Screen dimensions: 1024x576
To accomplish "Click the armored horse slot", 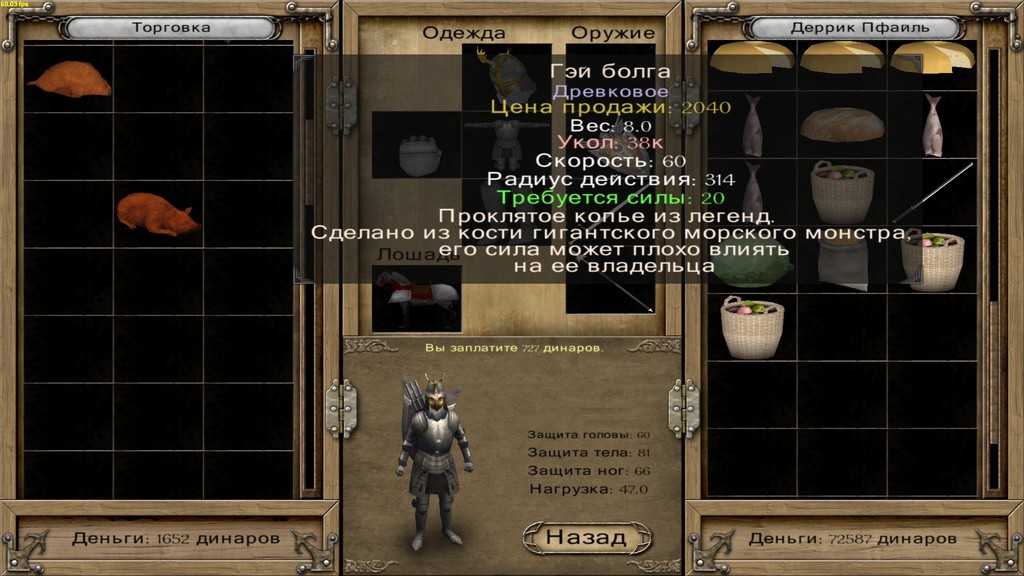I will (x=416, y=297).
